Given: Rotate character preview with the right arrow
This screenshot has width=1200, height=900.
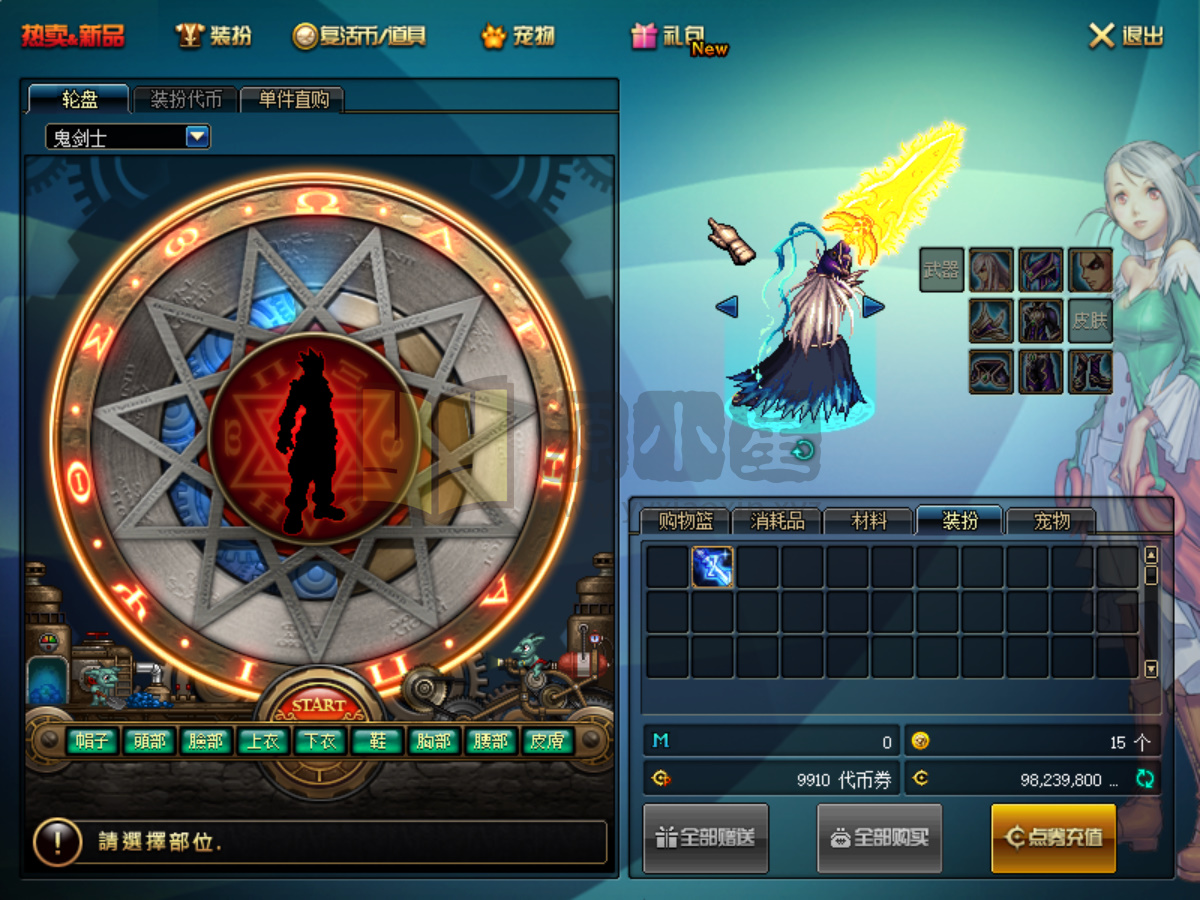Looking at the screenshot, I should (873, 306).
